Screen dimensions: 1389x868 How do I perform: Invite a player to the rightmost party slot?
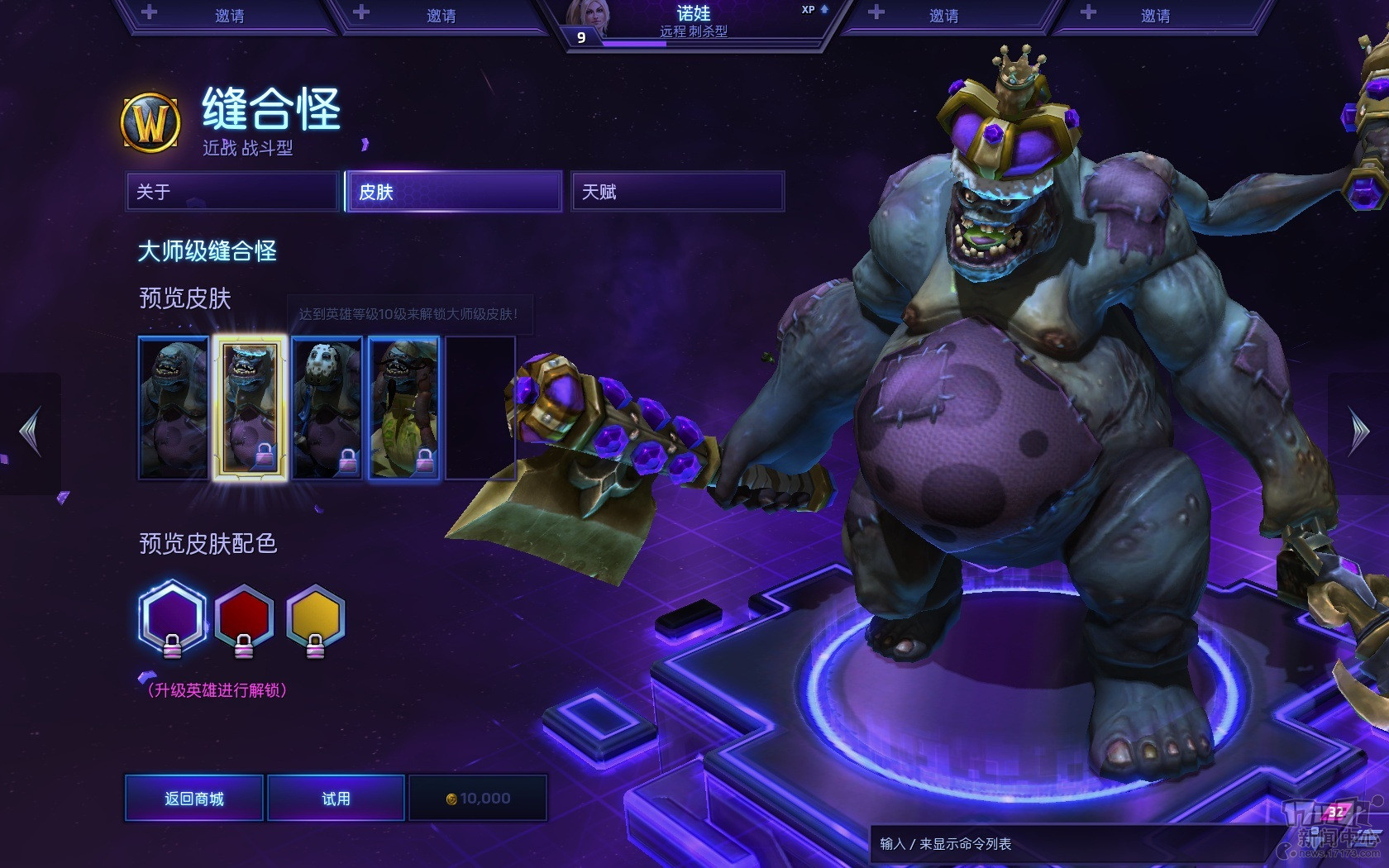click(1155, 16)
